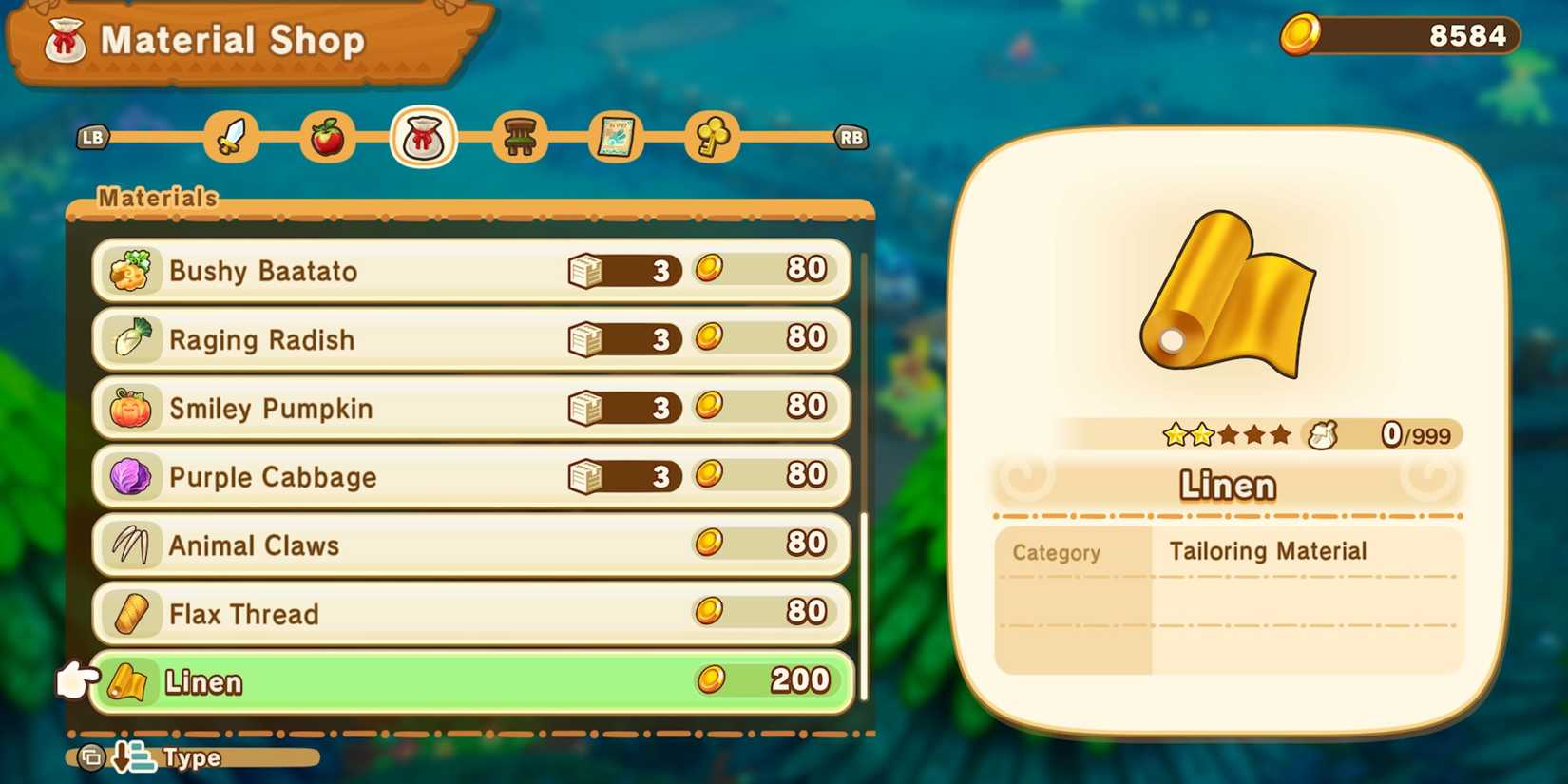Select the chair furniture shop category
The width and height of the screenshot is (1568, 784).
click(521, 136)
